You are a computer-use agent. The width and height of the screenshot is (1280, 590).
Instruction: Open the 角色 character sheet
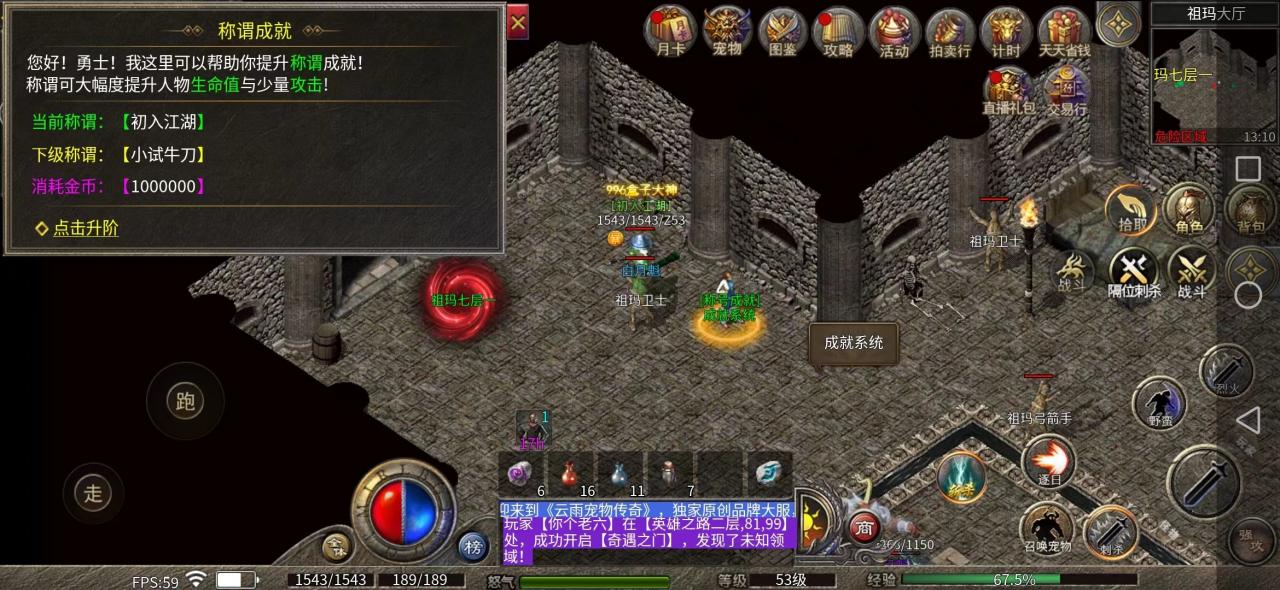coord(1189,209)
